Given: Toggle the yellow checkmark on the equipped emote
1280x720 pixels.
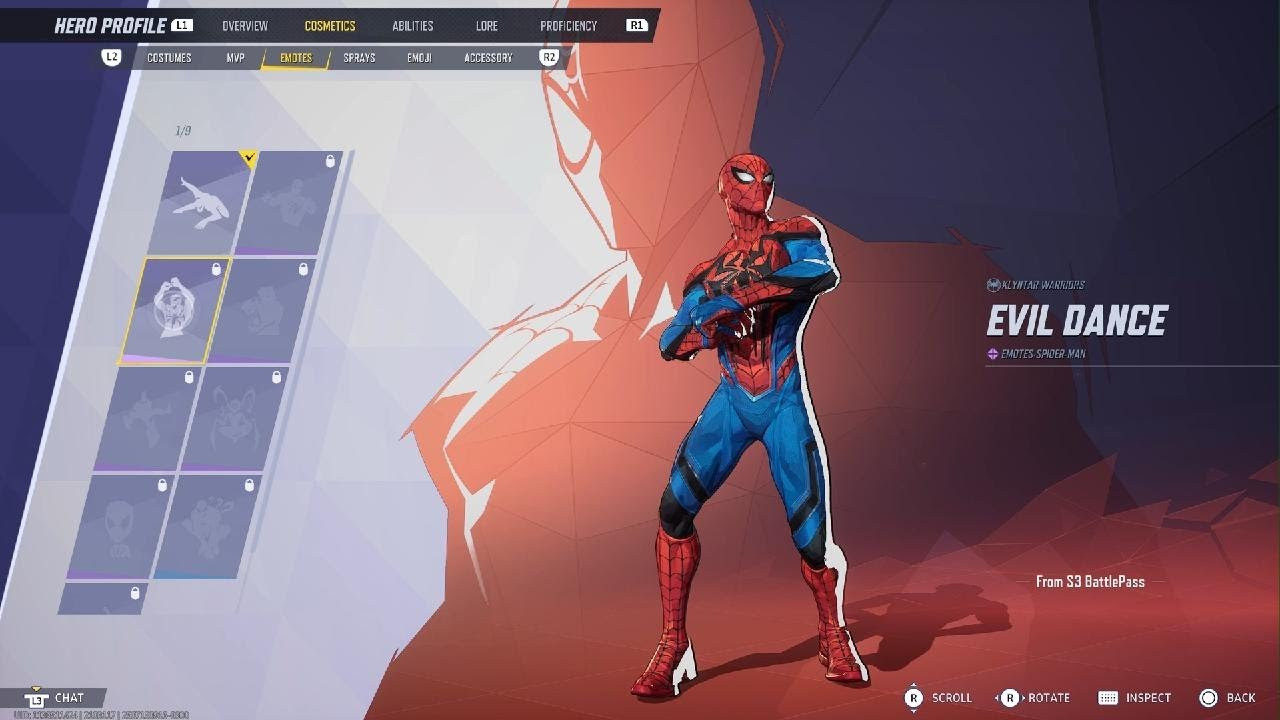Looking at the screenshot, I should [247, 156].
